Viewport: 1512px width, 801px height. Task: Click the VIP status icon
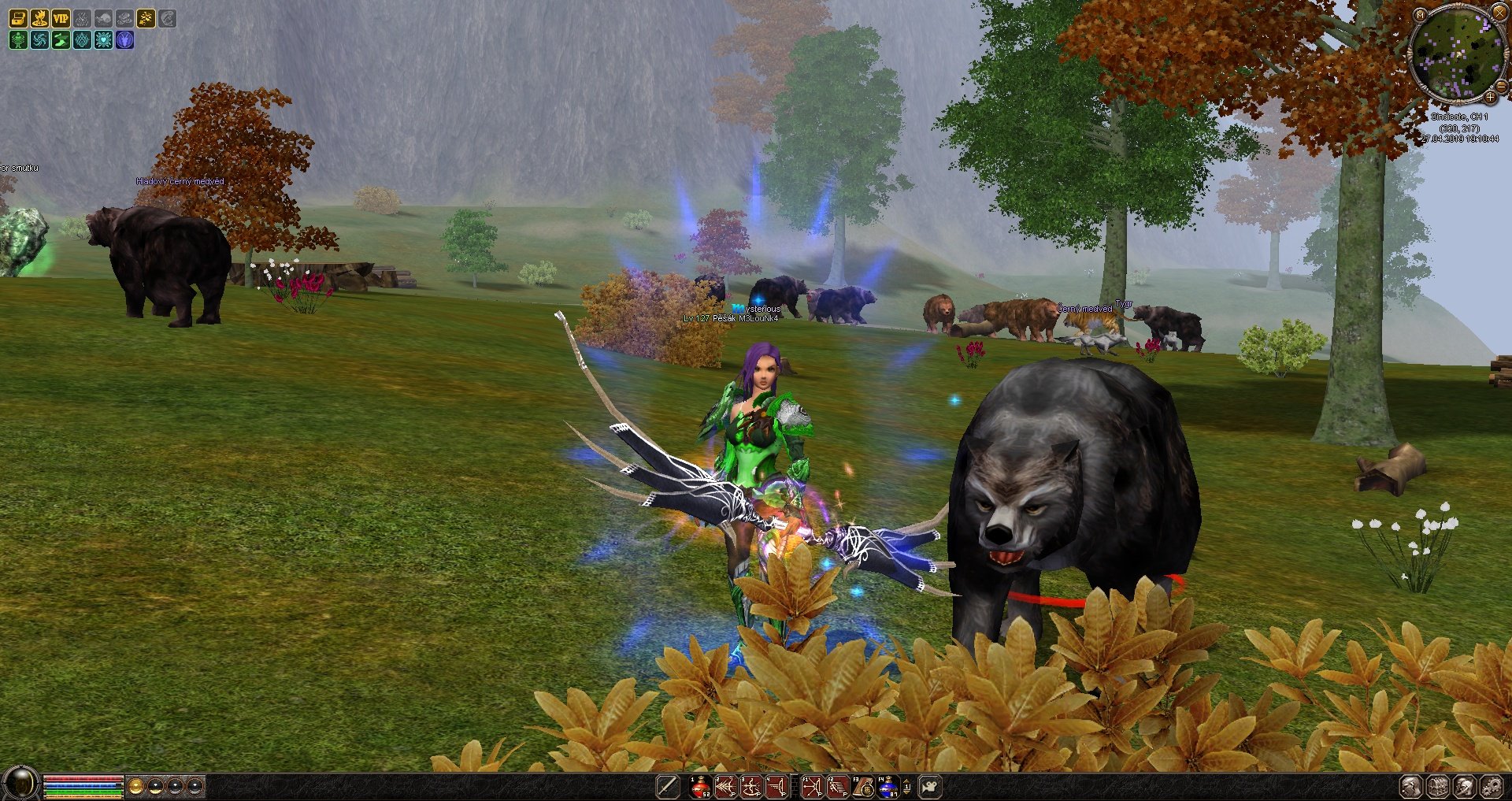click(x=61, y=18)
